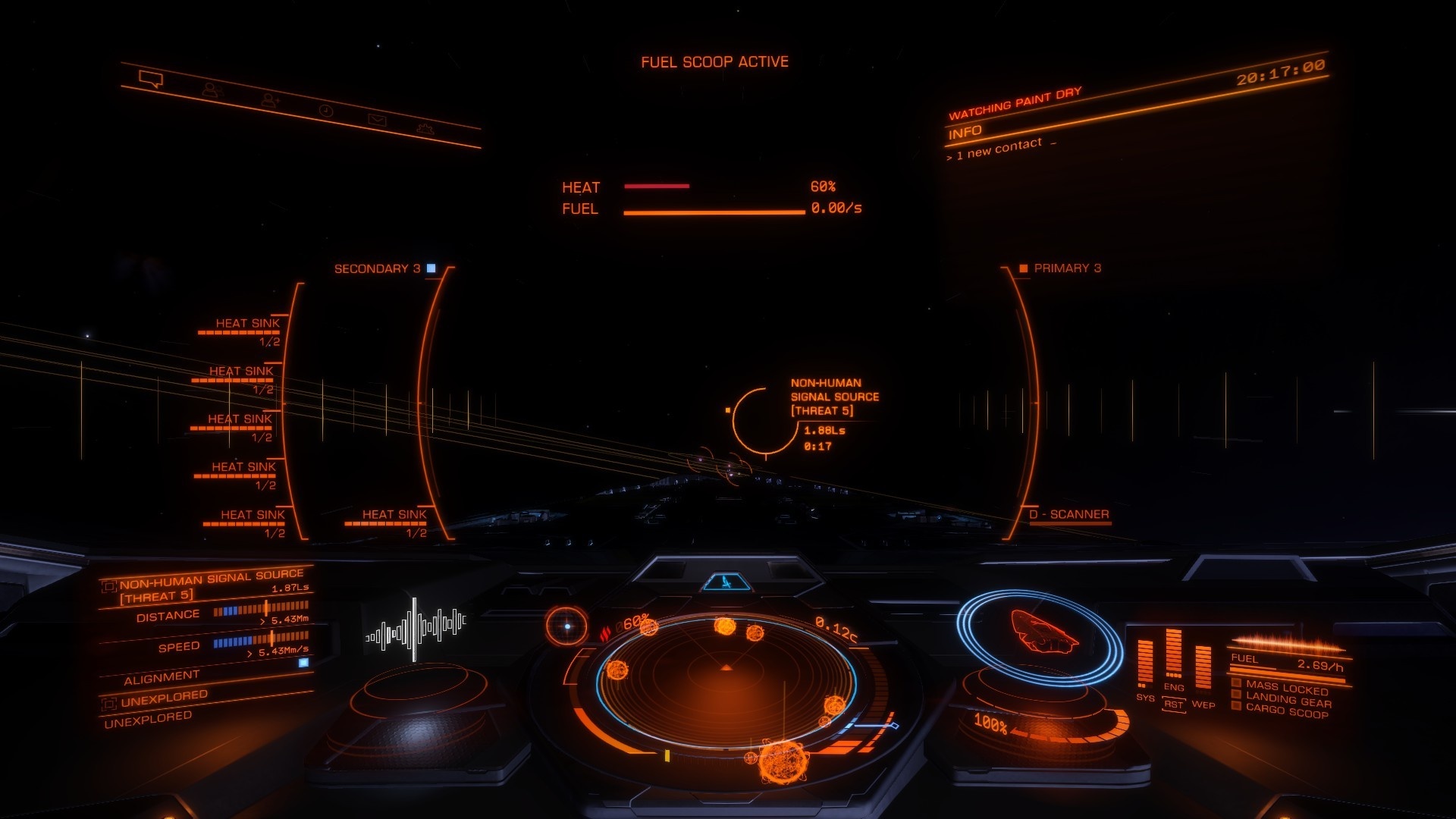Click the navigation compass orb
The height and width of the screenshot is (819, 1456).
click(x=566, y=626)
